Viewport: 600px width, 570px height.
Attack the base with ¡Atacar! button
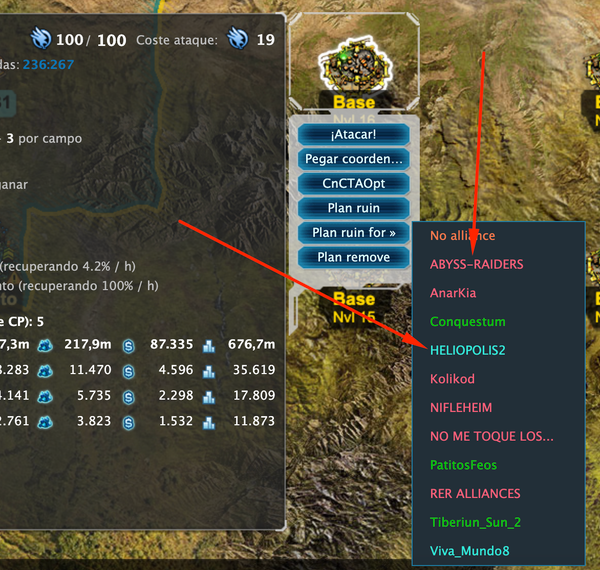tap(353, 134)
